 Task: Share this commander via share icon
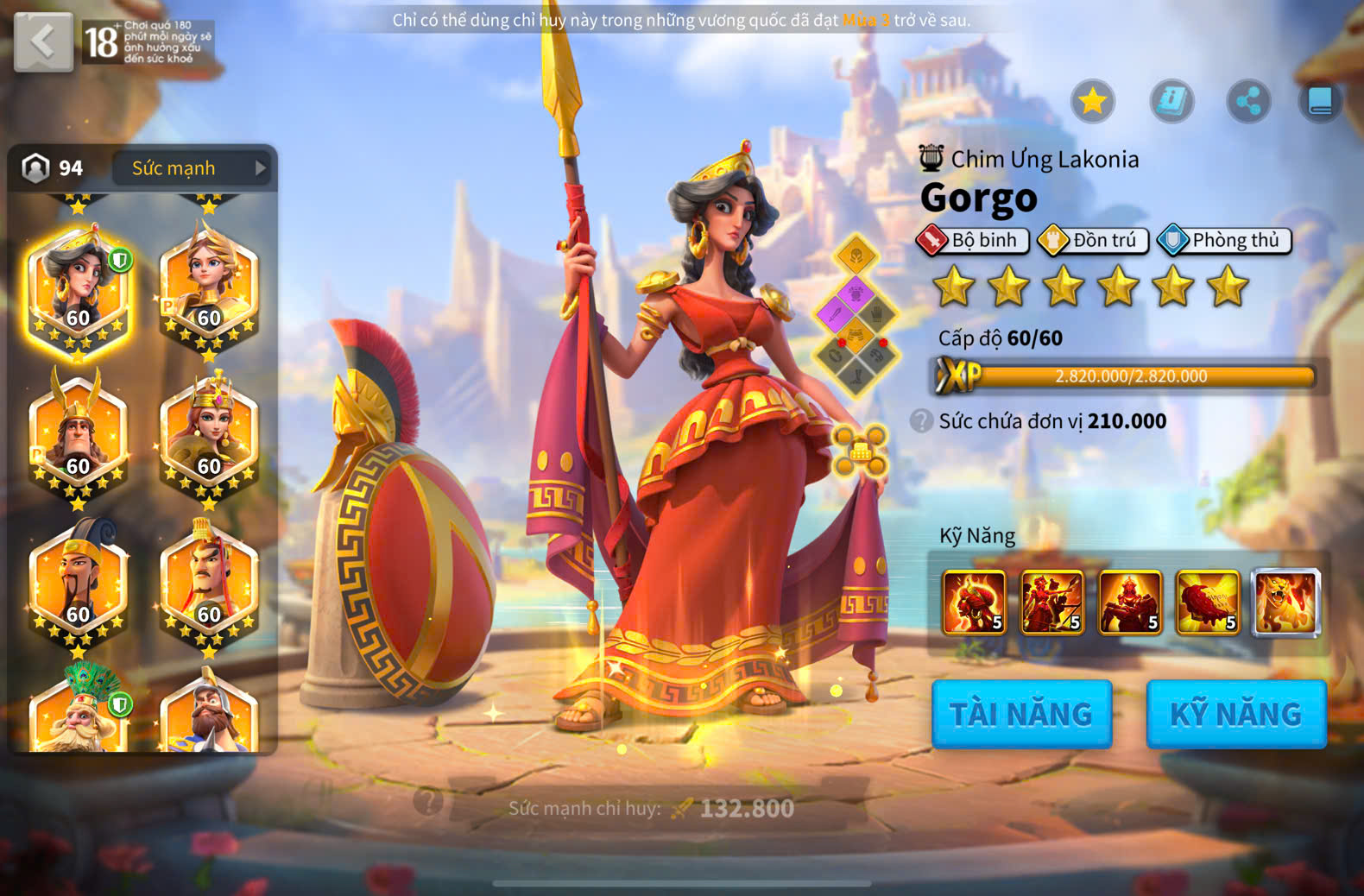[1248, 102]
